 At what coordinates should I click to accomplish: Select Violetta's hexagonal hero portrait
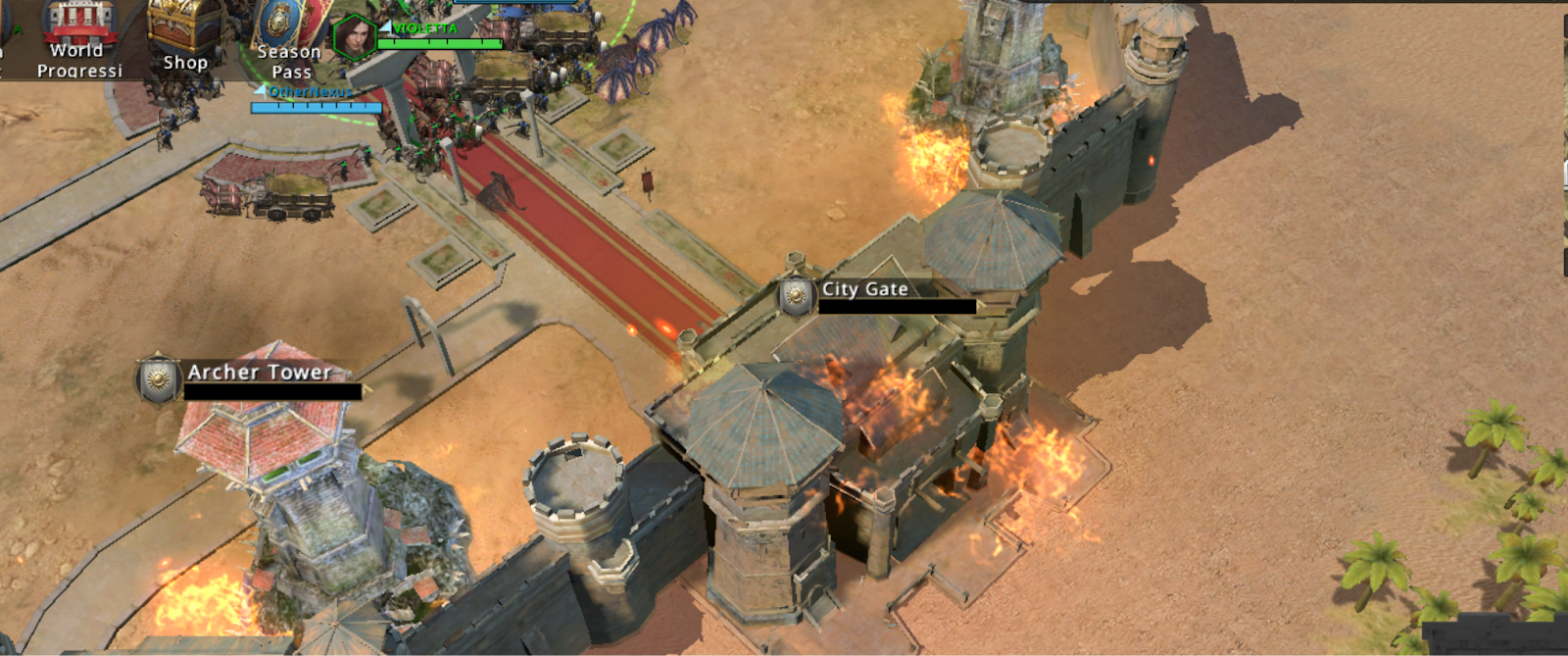[355, 38]
